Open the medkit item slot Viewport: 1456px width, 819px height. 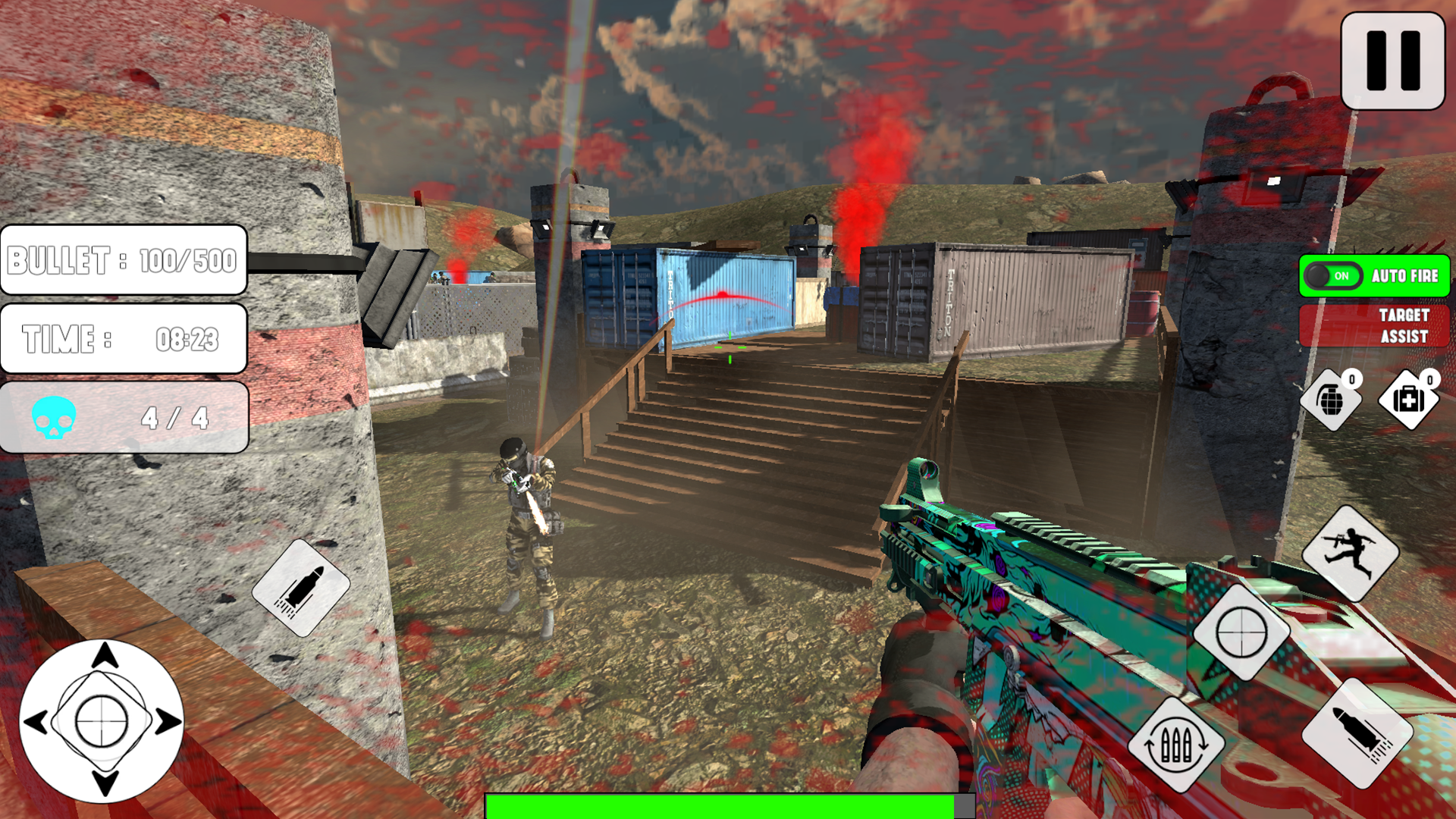tap(1410, 401)
